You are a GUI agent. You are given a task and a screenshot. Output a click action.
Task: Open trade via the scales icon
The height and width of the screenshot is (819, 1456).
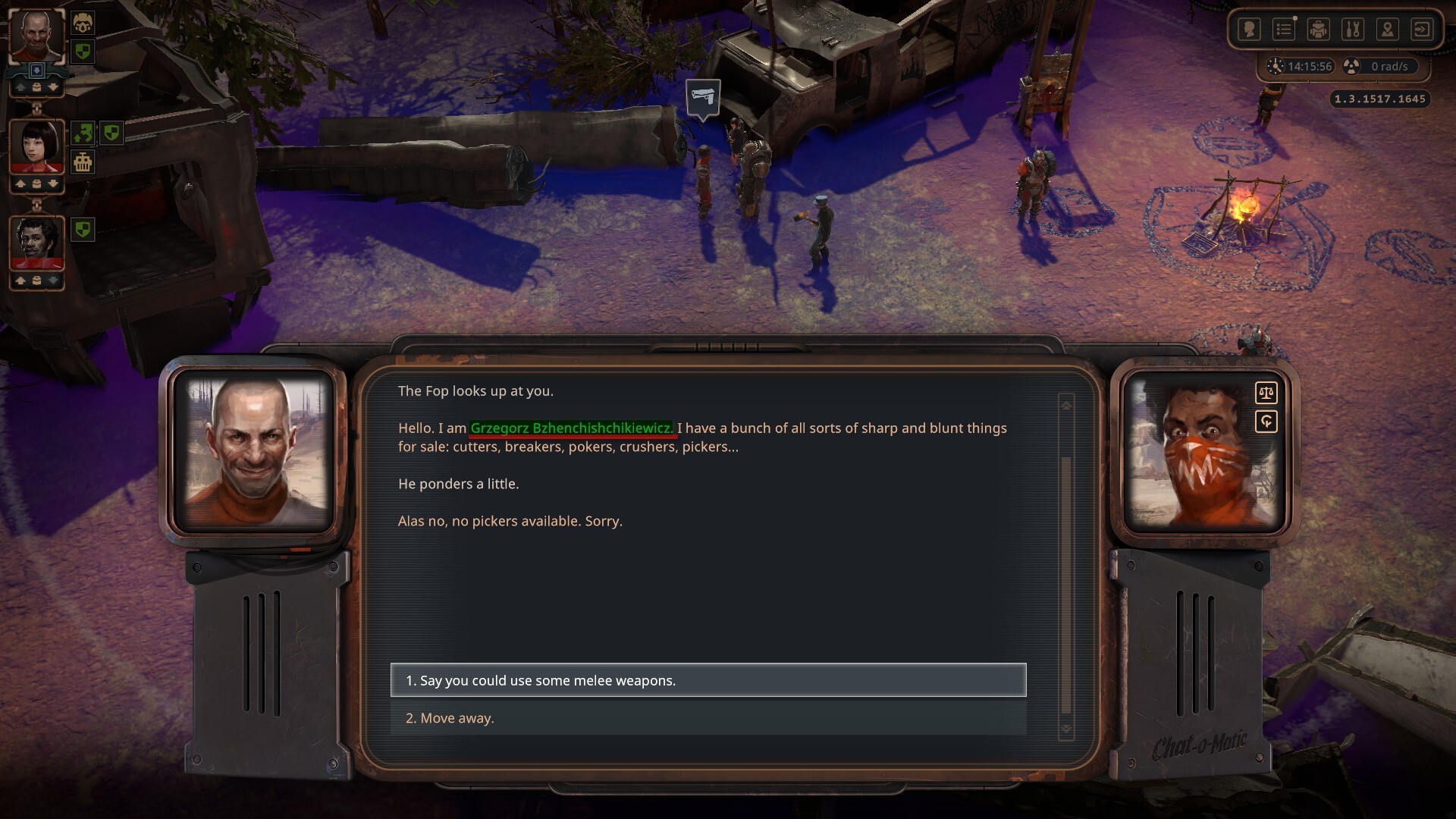click(x=1266, y=393)
